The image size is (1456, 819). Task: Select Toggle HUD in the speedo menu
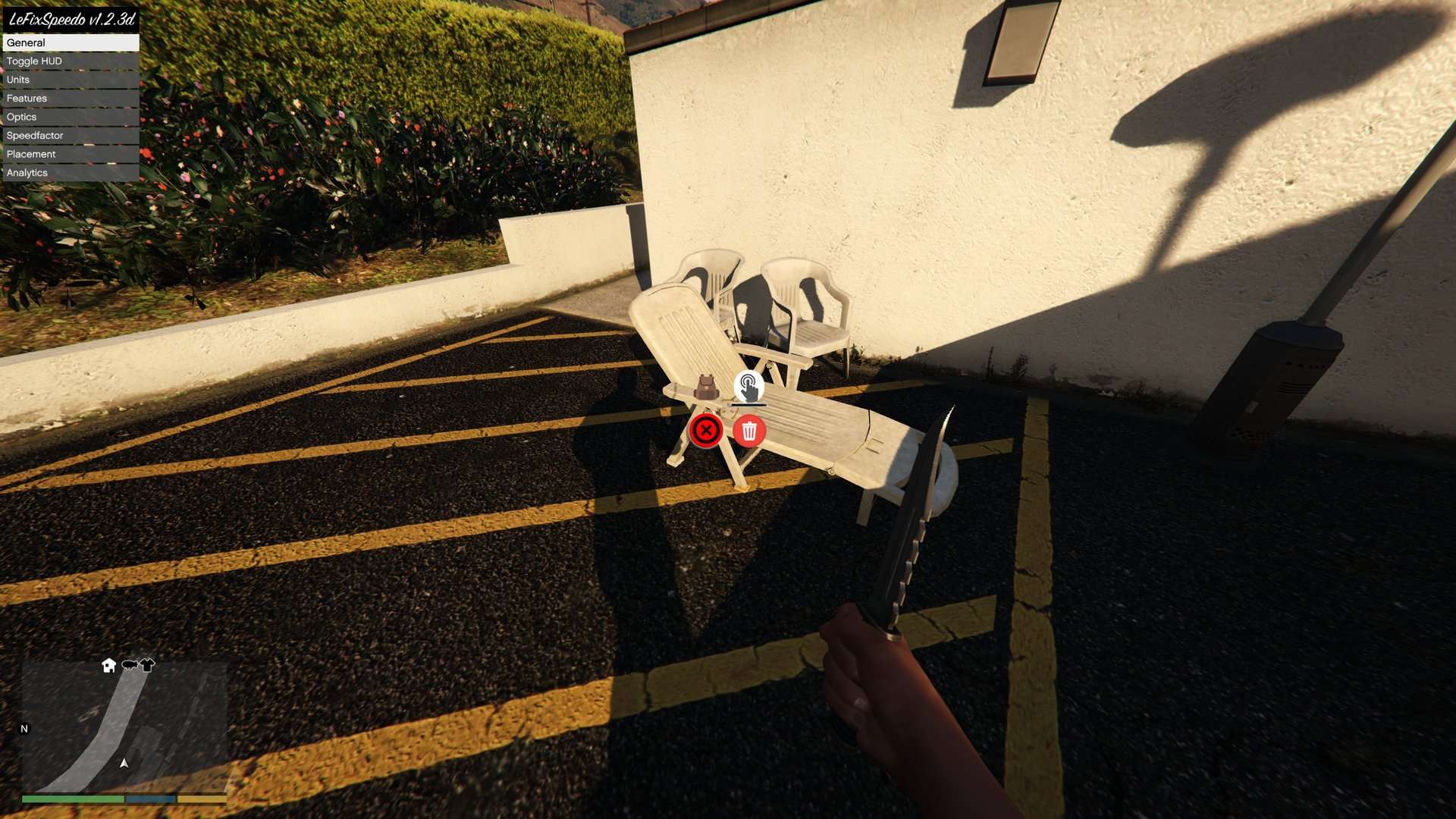coord(70,61)
